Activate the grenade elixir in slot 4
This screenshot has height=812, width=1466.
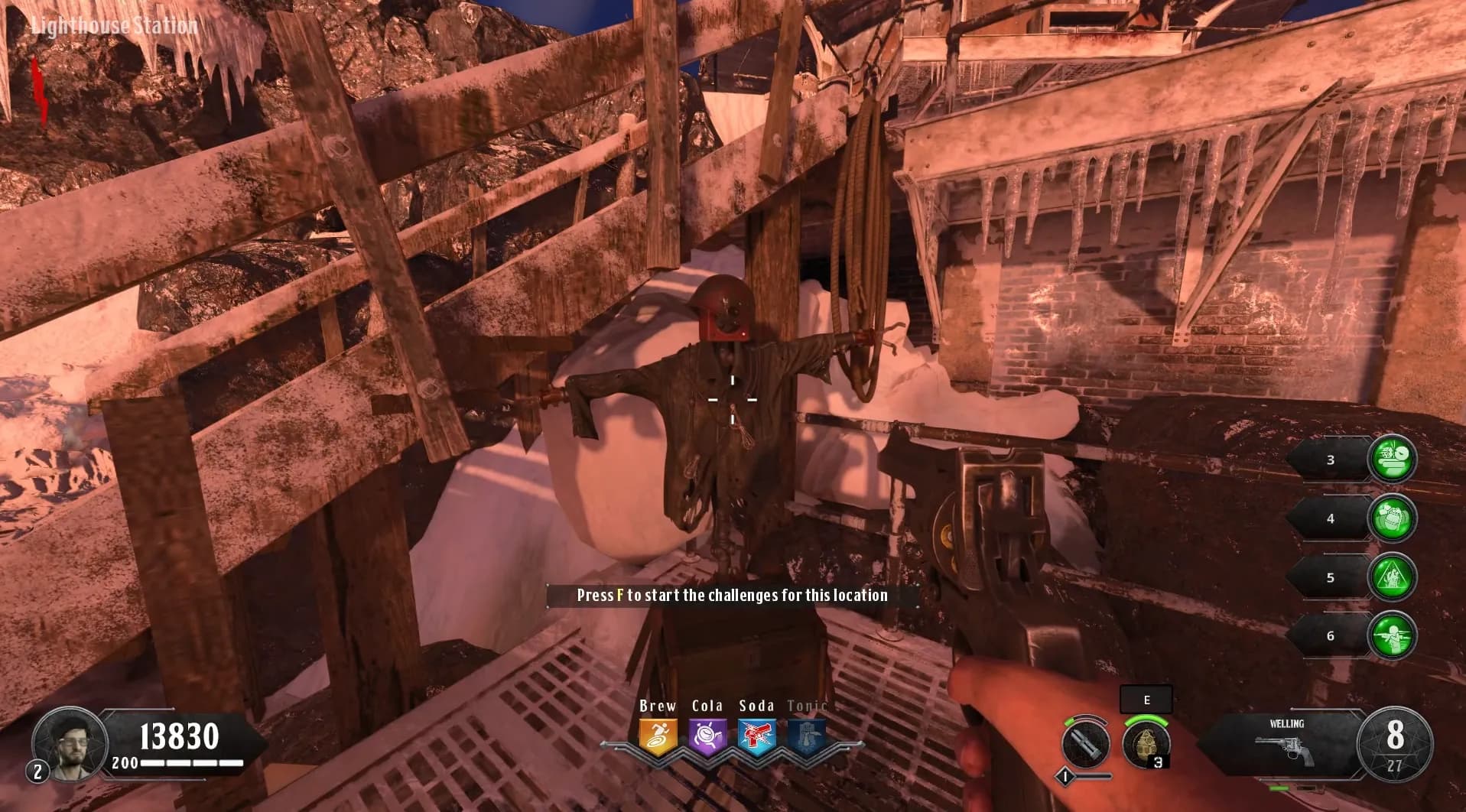click(x=1392, y=518)
